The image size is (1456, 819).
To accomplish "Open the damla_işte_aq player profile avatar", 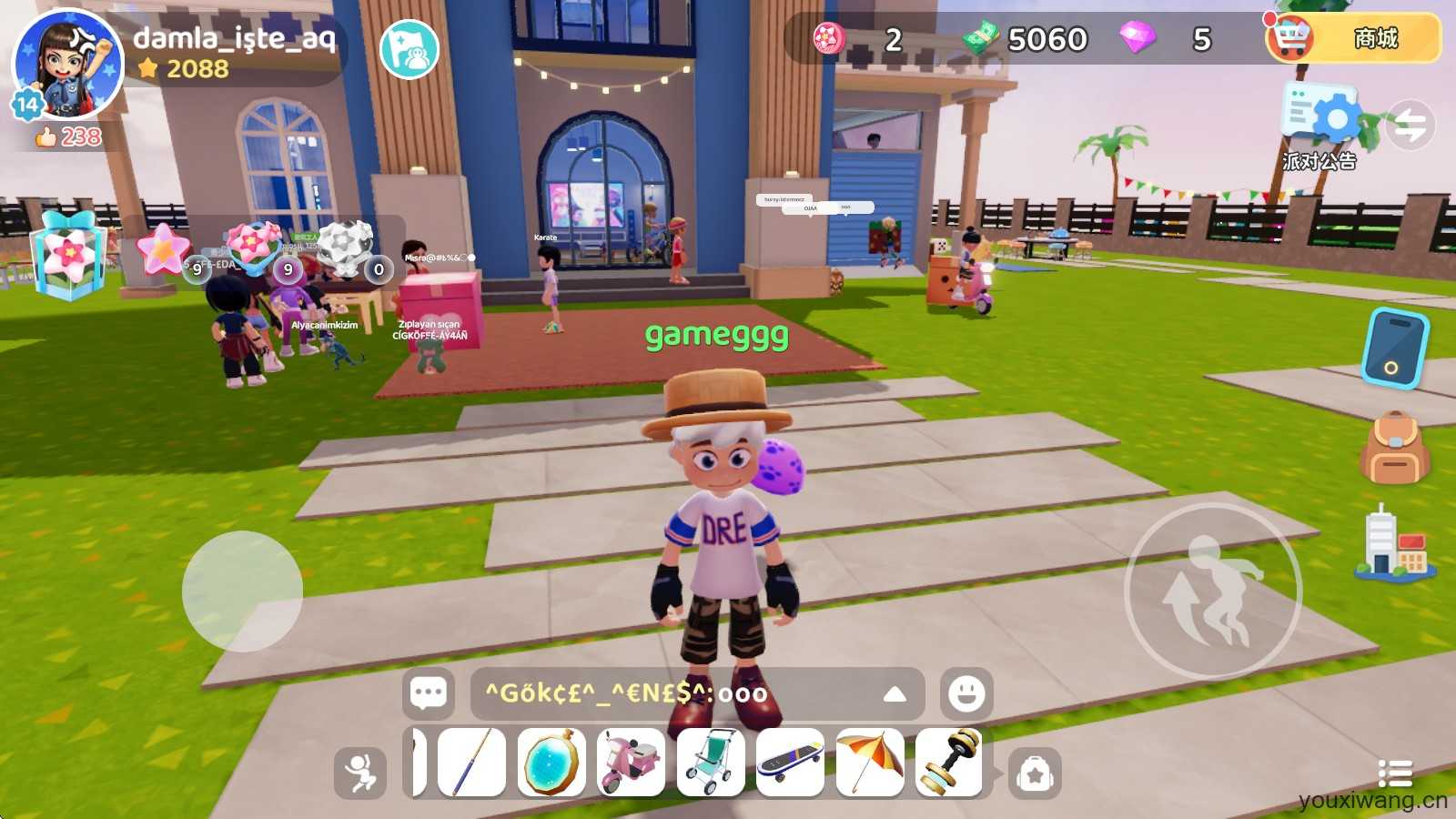I will [67, 64].
